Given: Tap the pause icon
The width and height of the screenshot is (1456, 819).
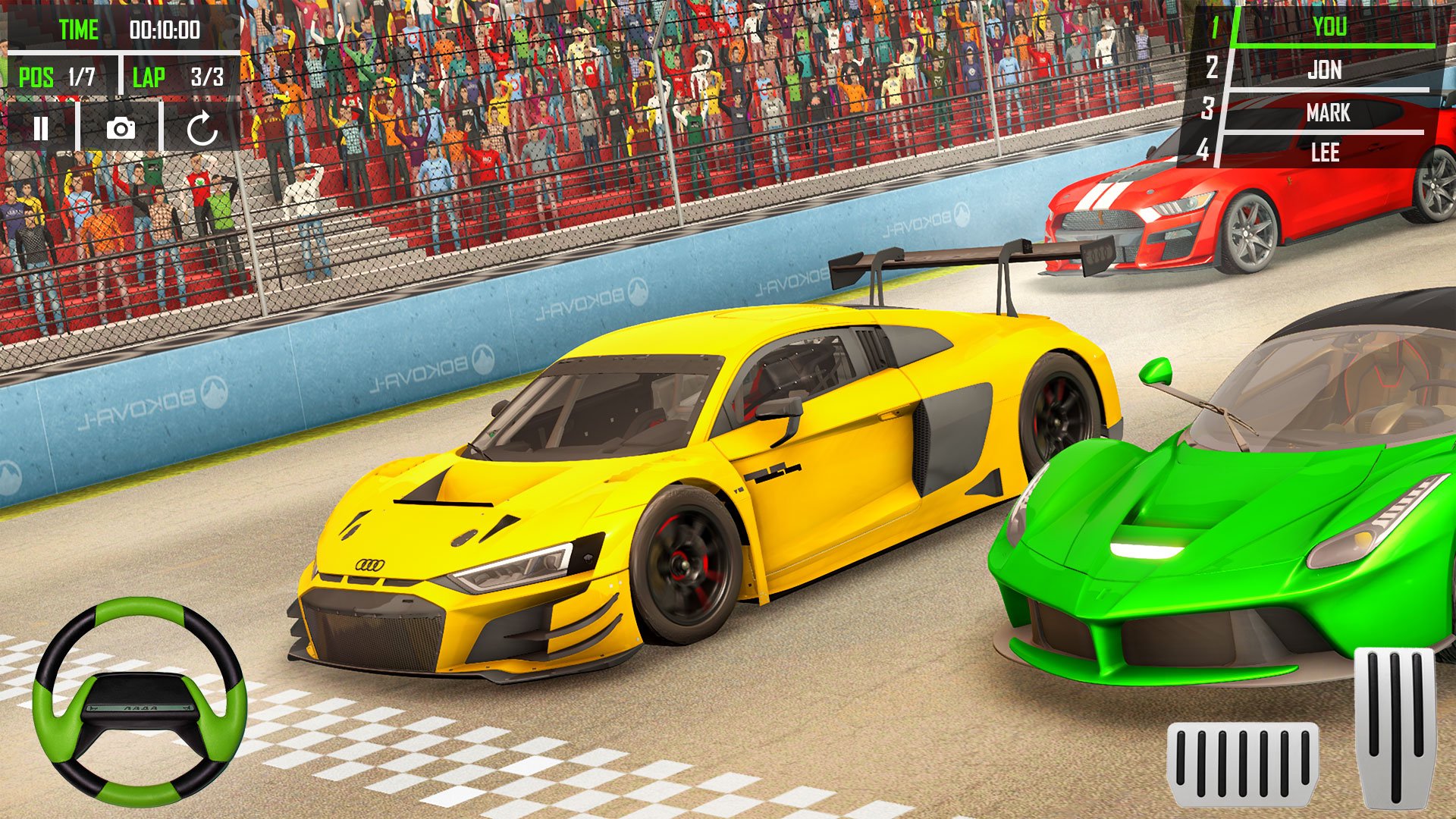Looking at the screenshot, I should click(42, 129).
